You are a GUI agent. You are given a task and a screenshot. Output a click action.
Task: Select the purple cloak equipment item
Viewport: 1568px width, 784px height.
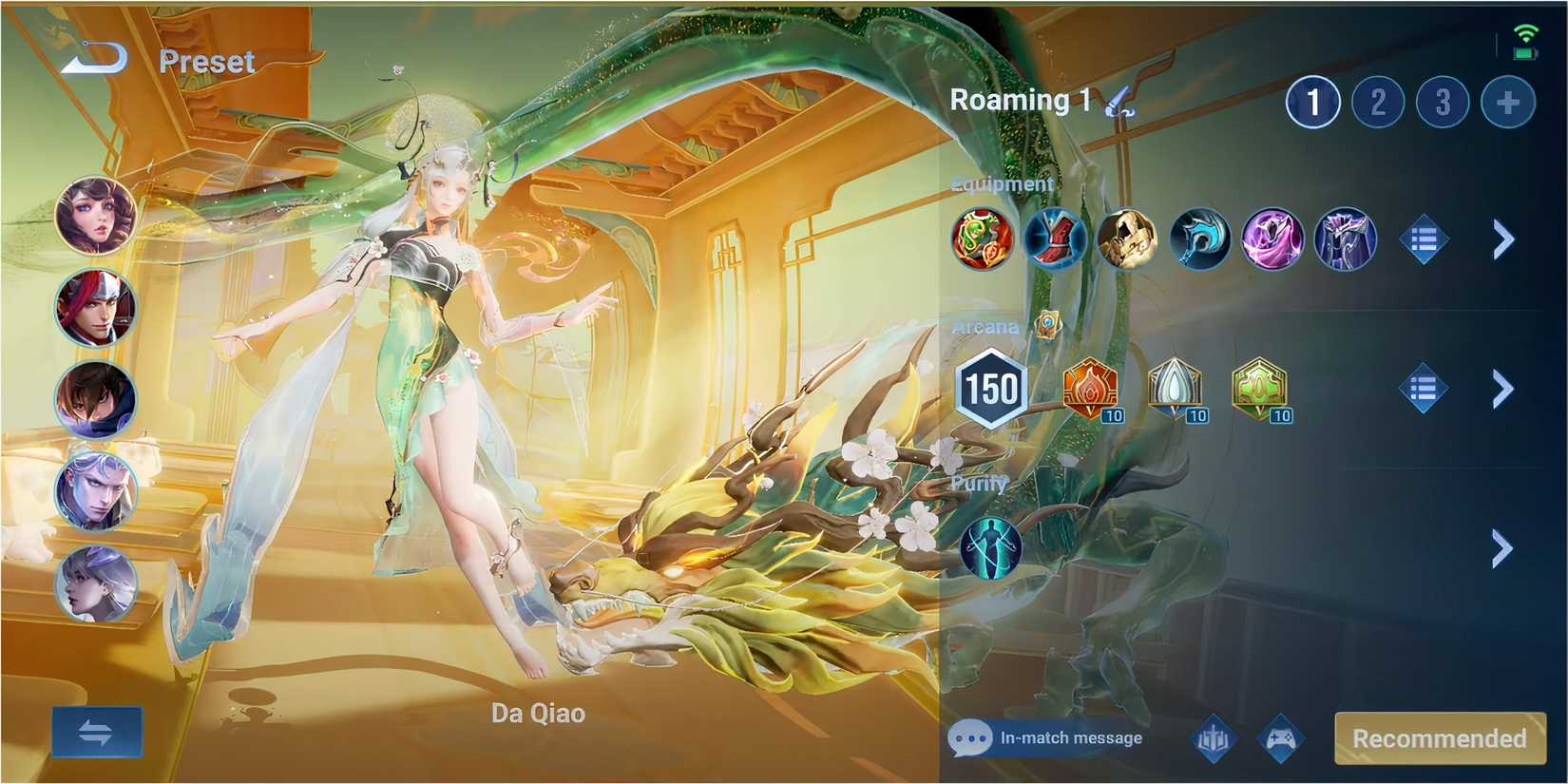(x=1272, y=239)
